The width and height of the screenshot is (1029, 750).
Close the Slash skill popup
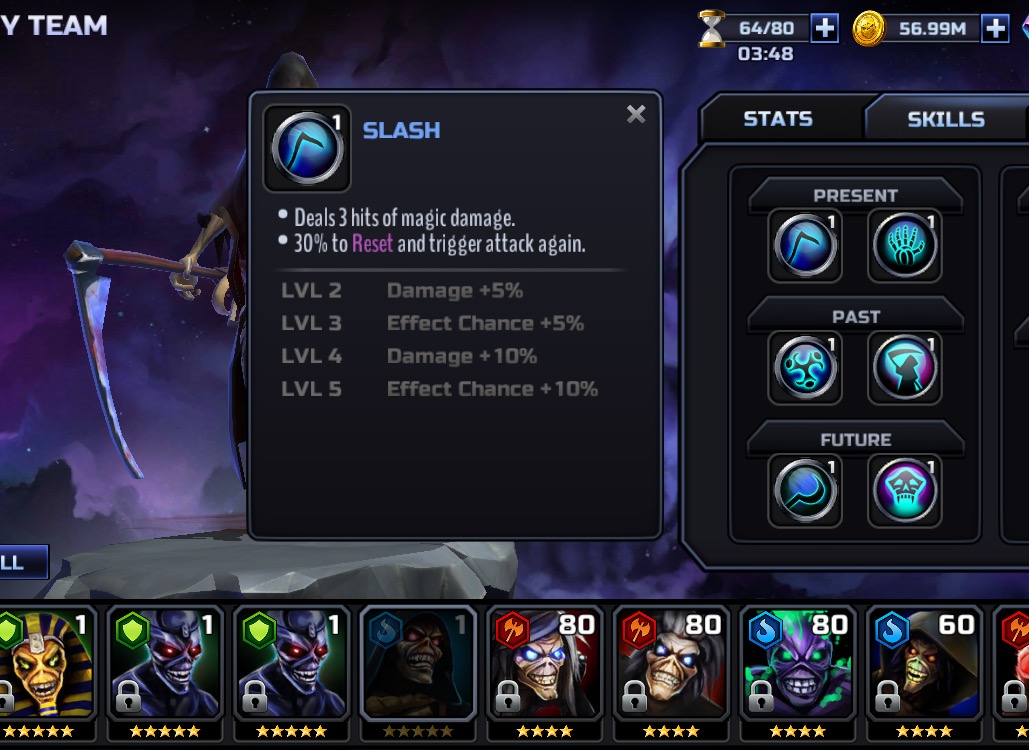(636, 114)
